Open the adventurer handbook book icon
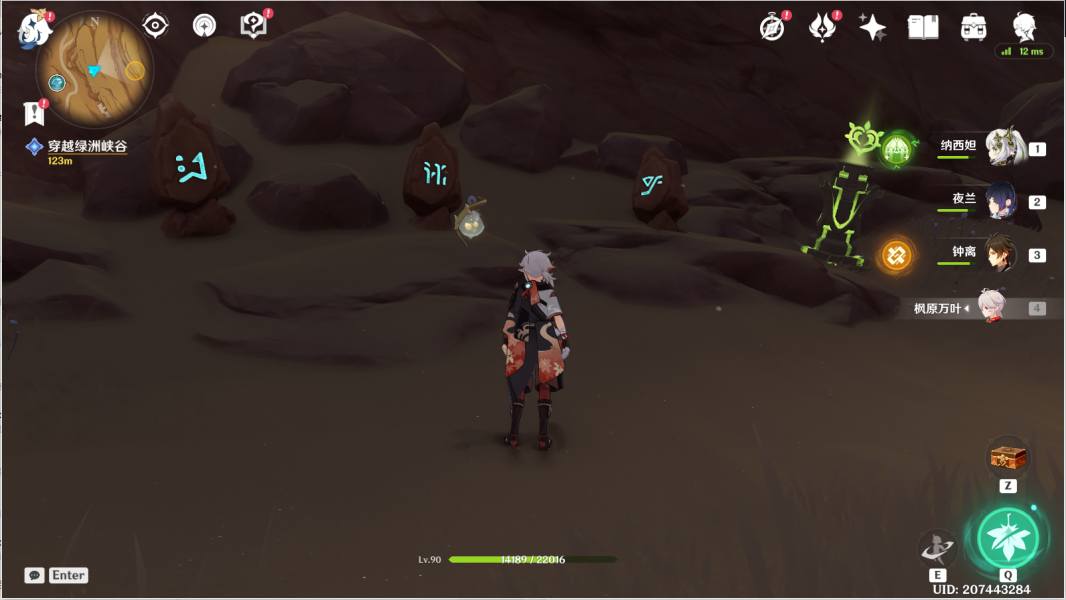 pyautogui.click(x=923, y=28)
